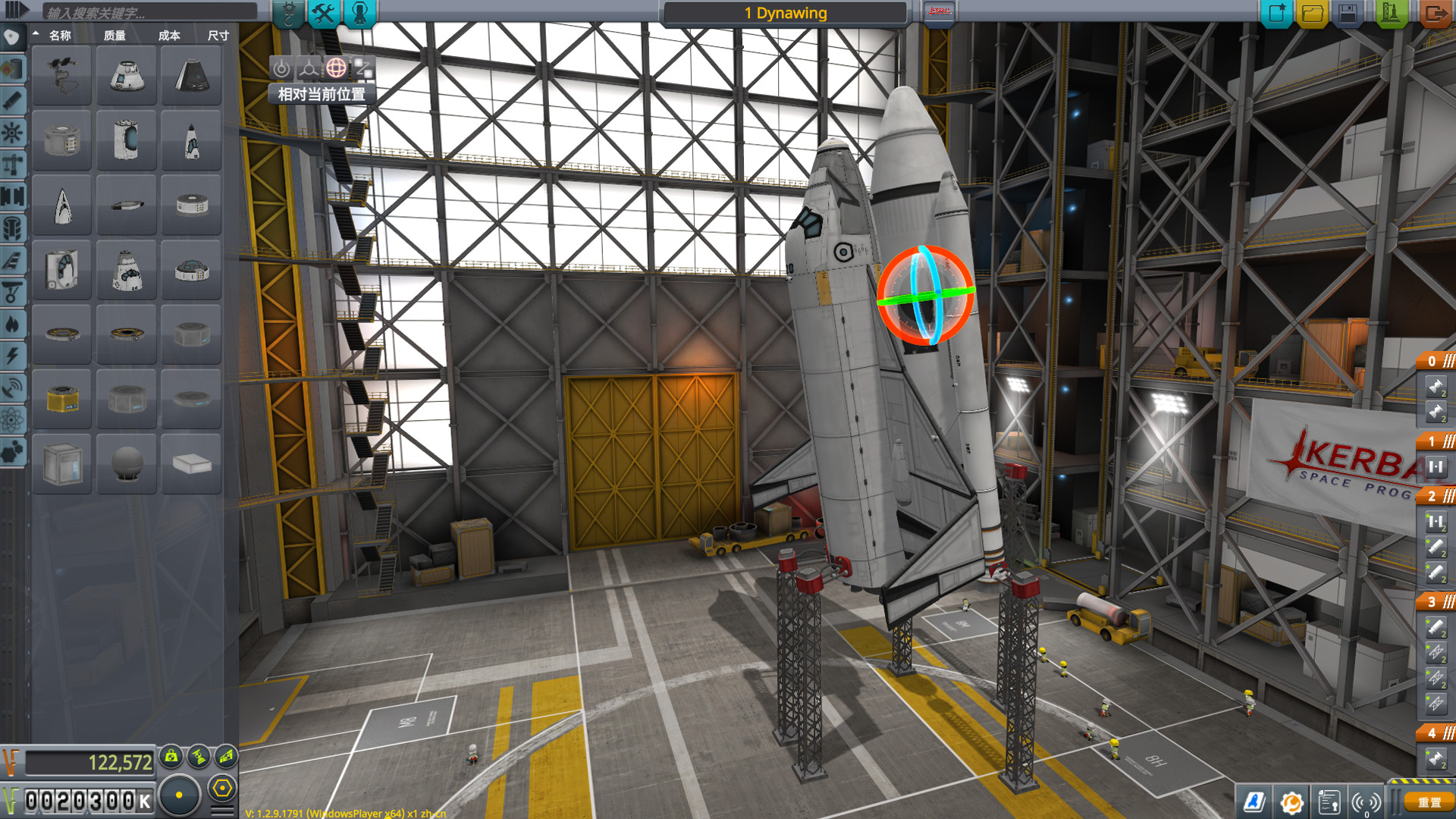Start a new craft file
Image resolution: width=1456 pixels, height=819 pixels.
(x=1276, y=13)
